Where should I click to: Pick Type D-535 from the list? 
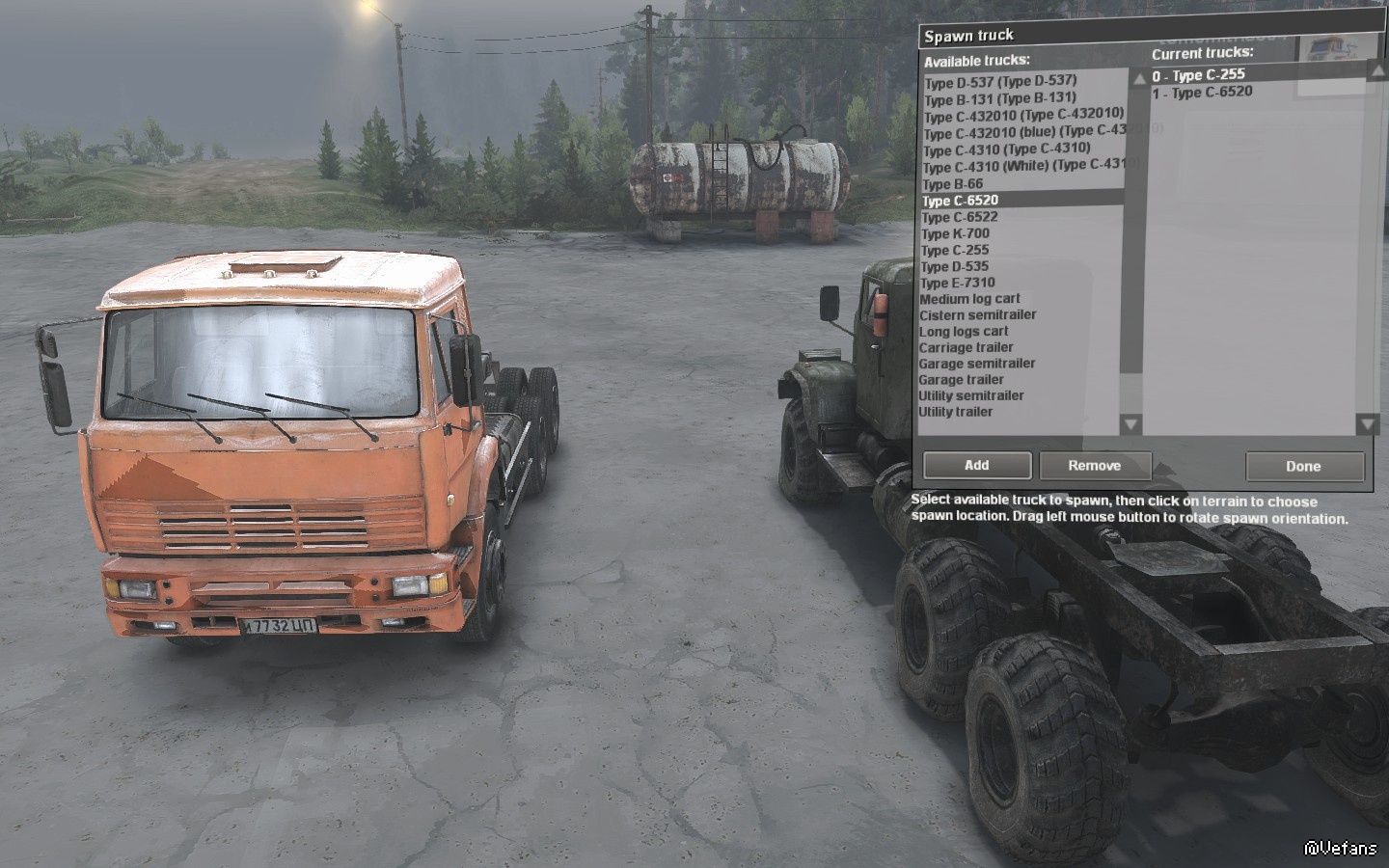(x=955, y=266)
